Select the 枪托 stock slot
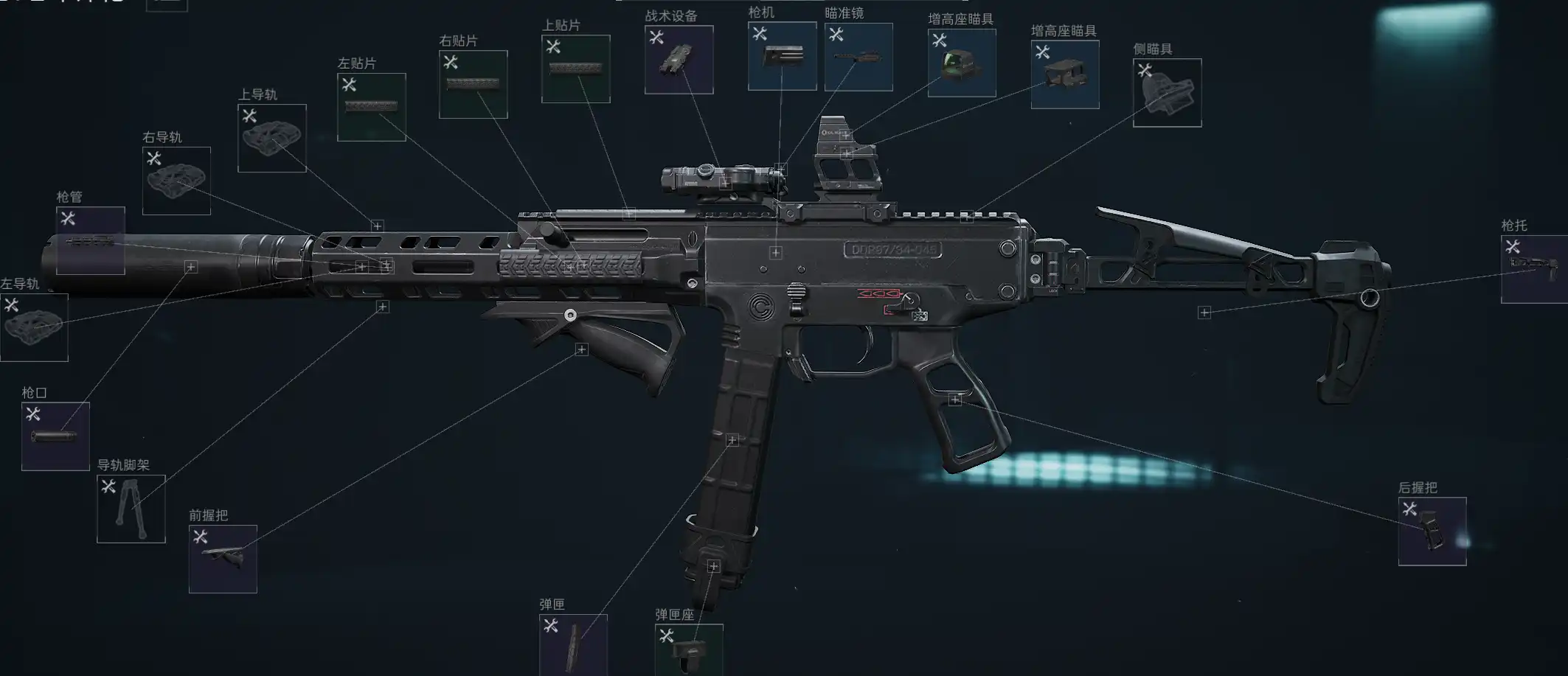Image resolution: width=1568 pixels, height=676 pixels. (x=1534, y=269)
